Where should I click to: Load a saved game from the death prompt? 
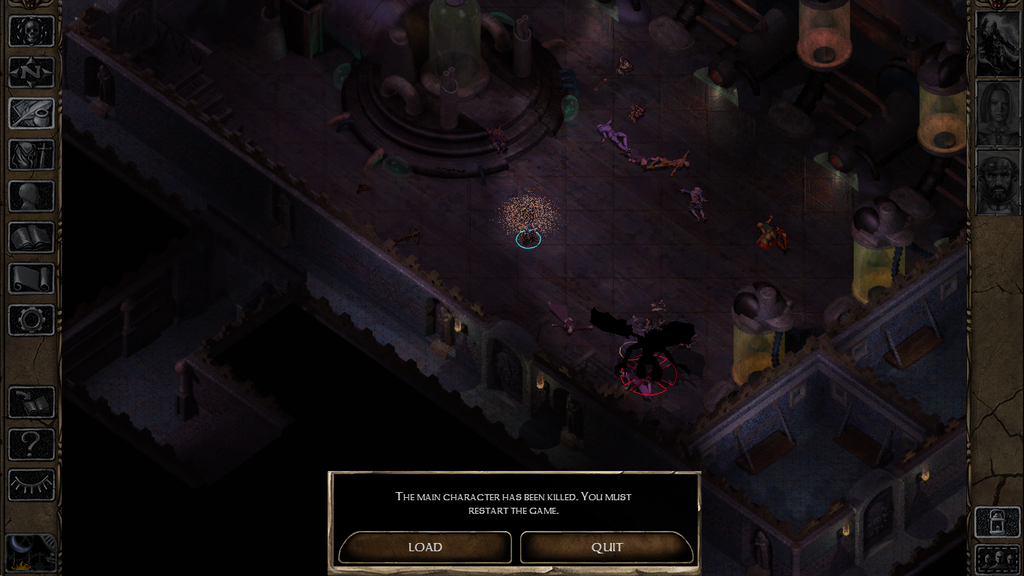coord(425,547)
